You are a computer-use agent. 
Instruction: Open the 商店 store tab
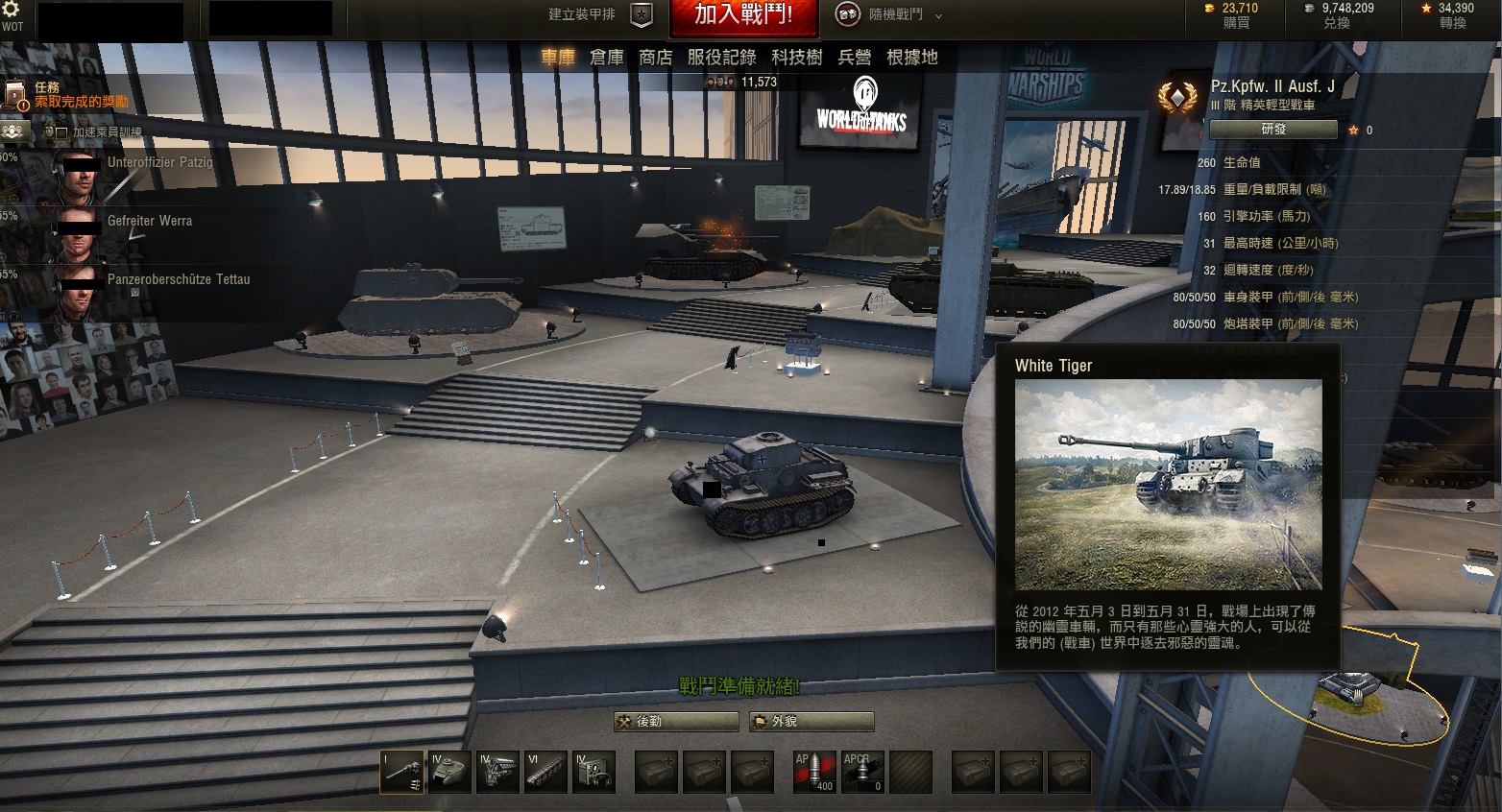click(x=656, y=58)
